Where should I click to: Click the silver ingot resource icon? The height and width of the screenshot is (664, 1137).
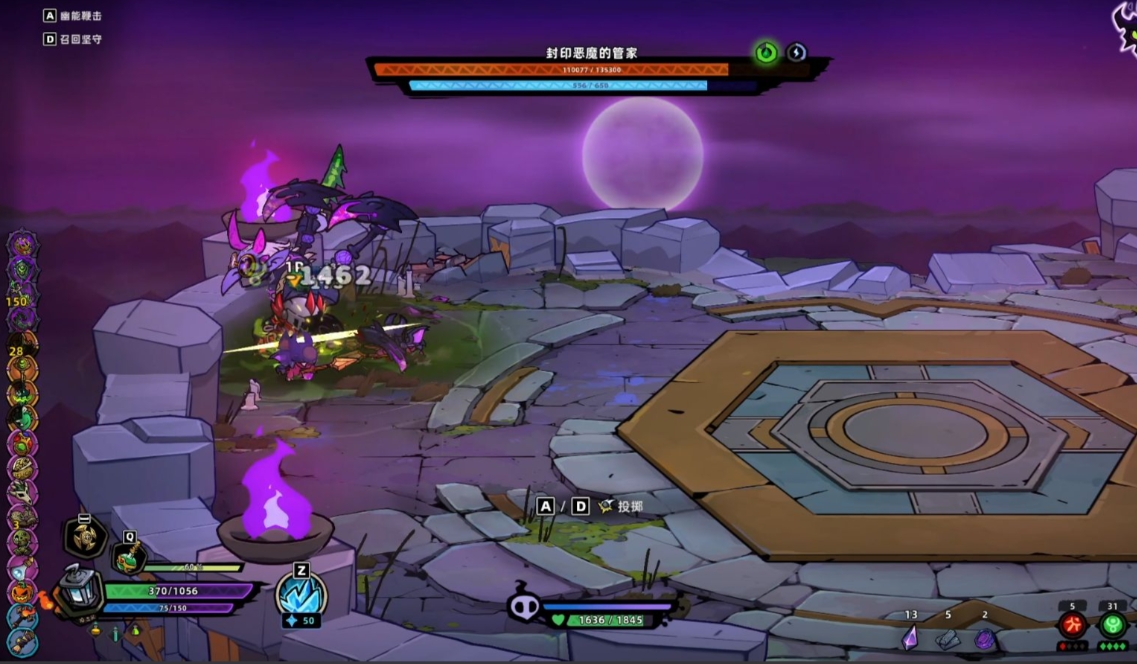click(947, 638)
